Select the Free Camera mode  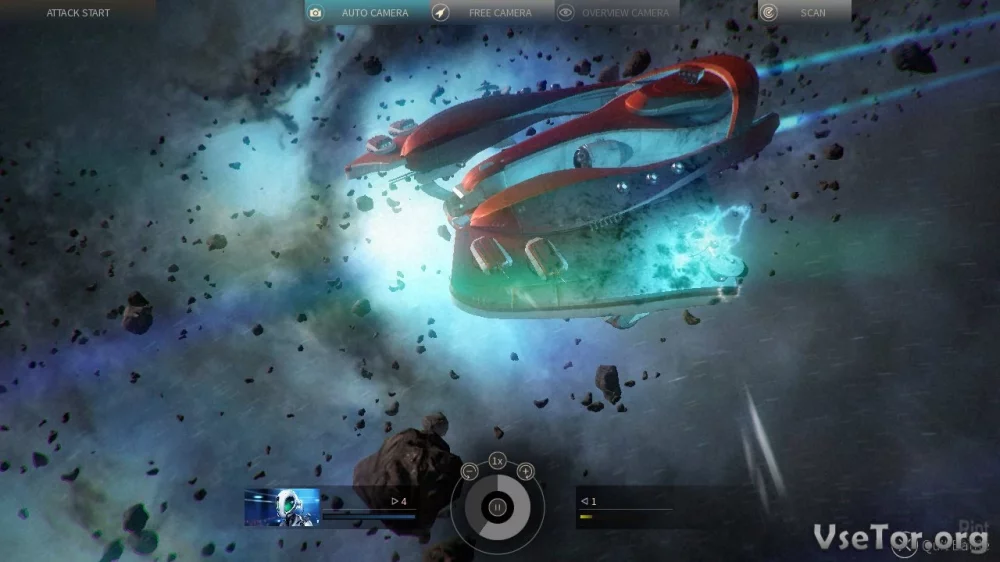492,13
